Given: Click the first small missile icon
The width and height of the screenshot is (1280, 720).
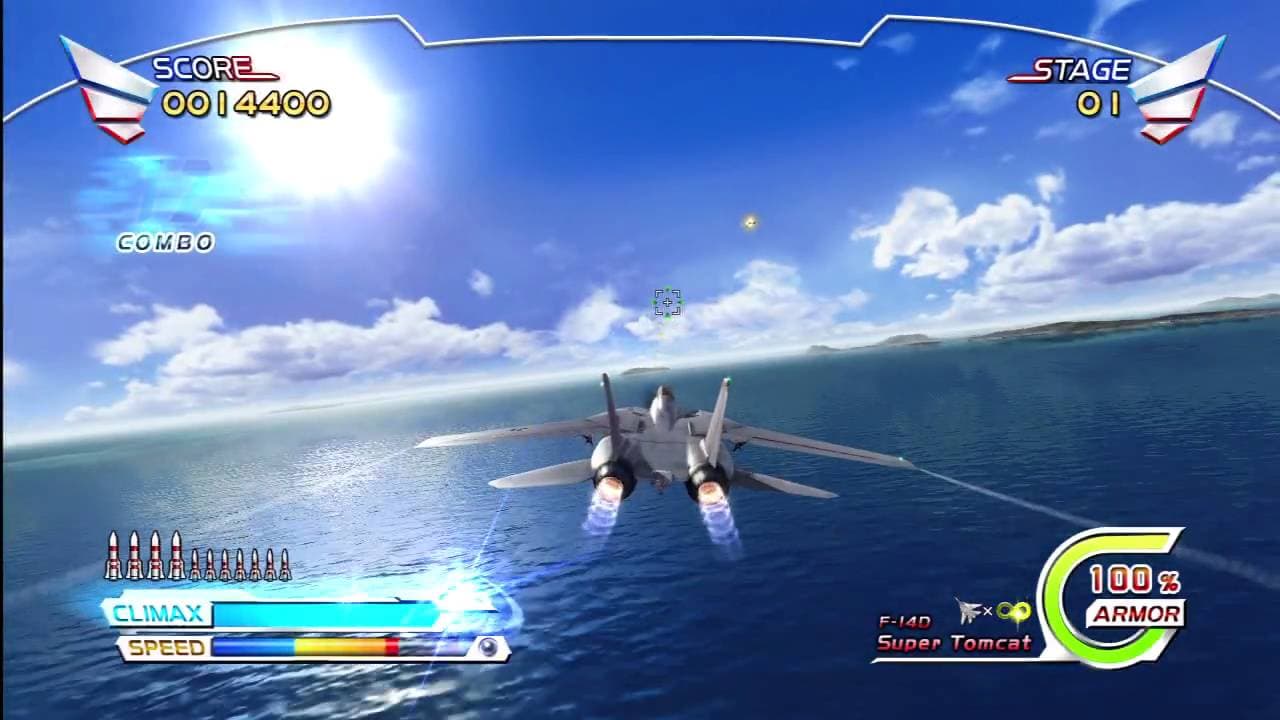Looking at the screenshot, I should 195,563.
